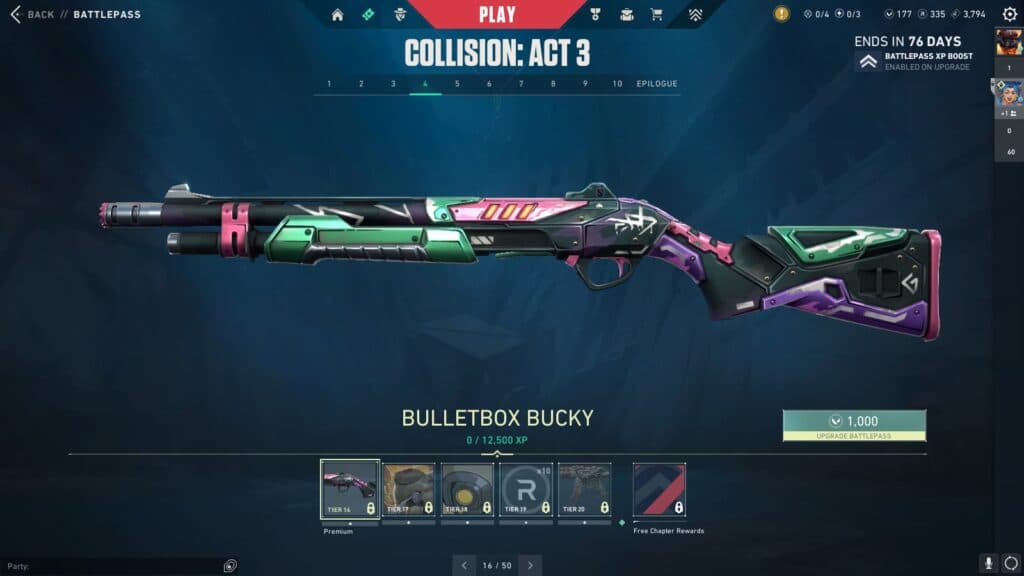Select the Tier 18 disc reward
The height and width of the screenshot is (576, 1024).
467,490
